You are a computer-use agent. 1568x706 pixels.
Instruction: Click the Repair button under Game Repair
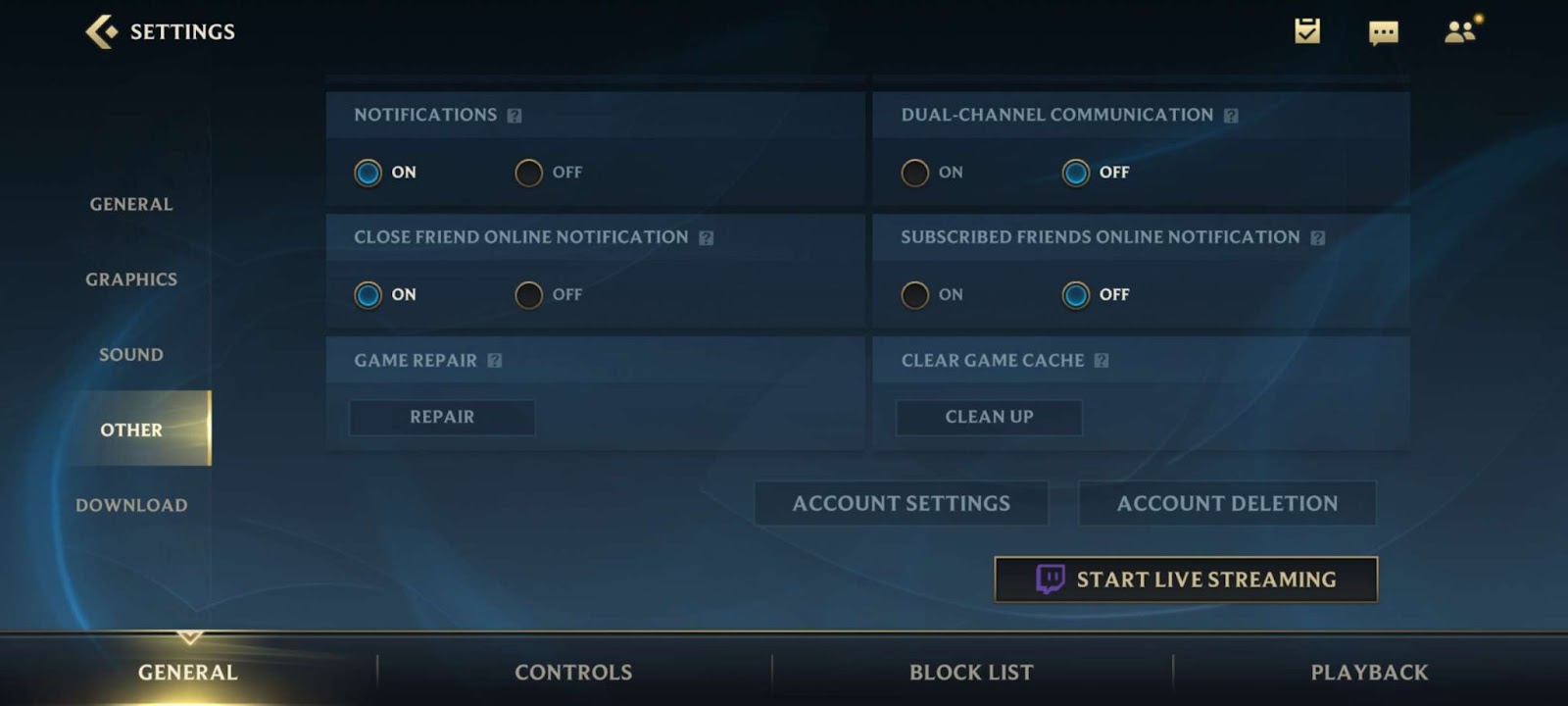pyautogui.click(x=442, y=417)
